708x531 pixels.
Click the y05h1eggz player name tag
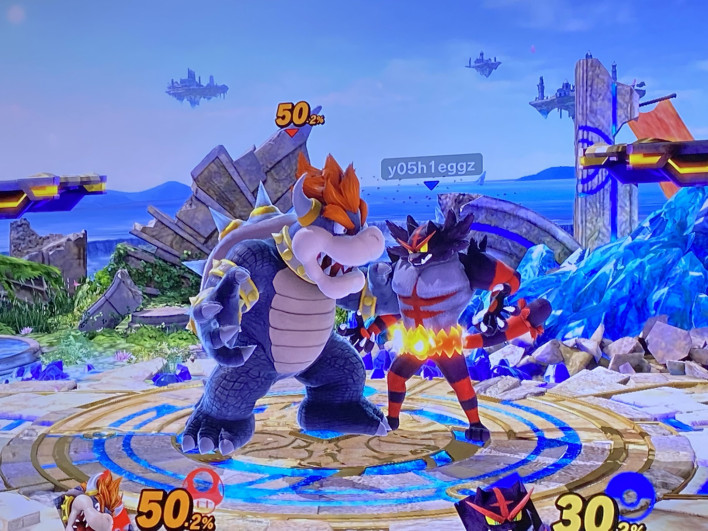coord(431,166)
